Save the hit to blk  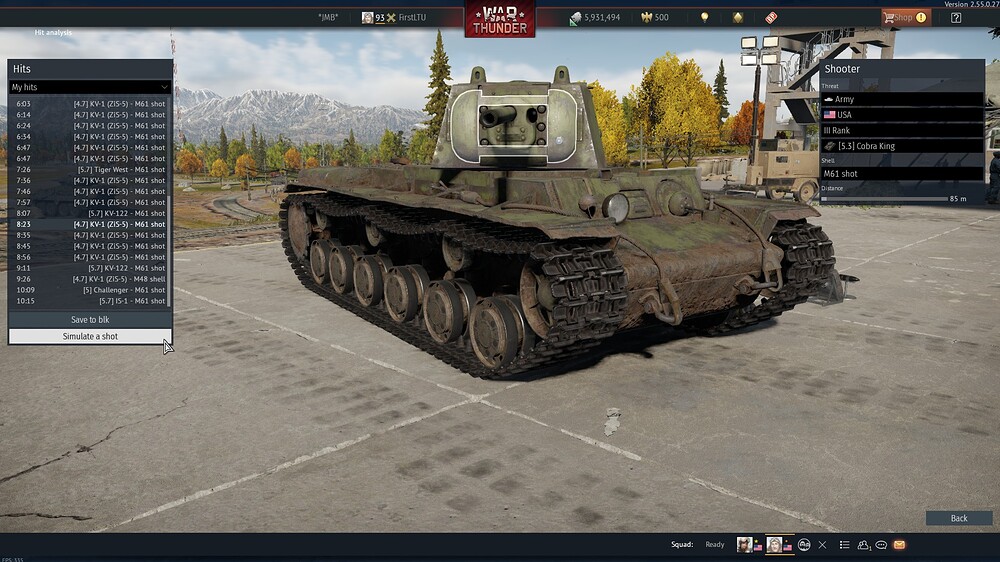coord(90,320)
